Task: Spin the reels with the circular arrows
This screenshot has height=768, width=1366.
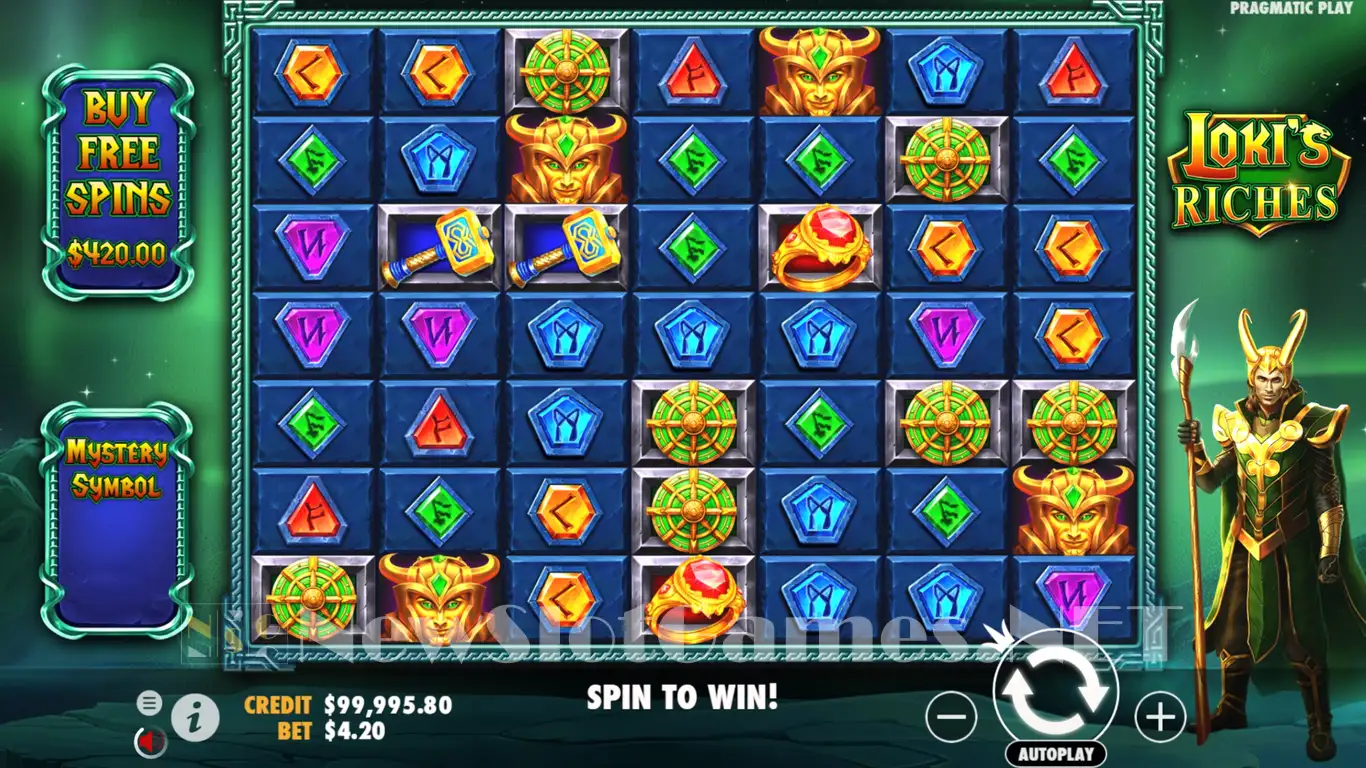Action: tap(1055, 691)
